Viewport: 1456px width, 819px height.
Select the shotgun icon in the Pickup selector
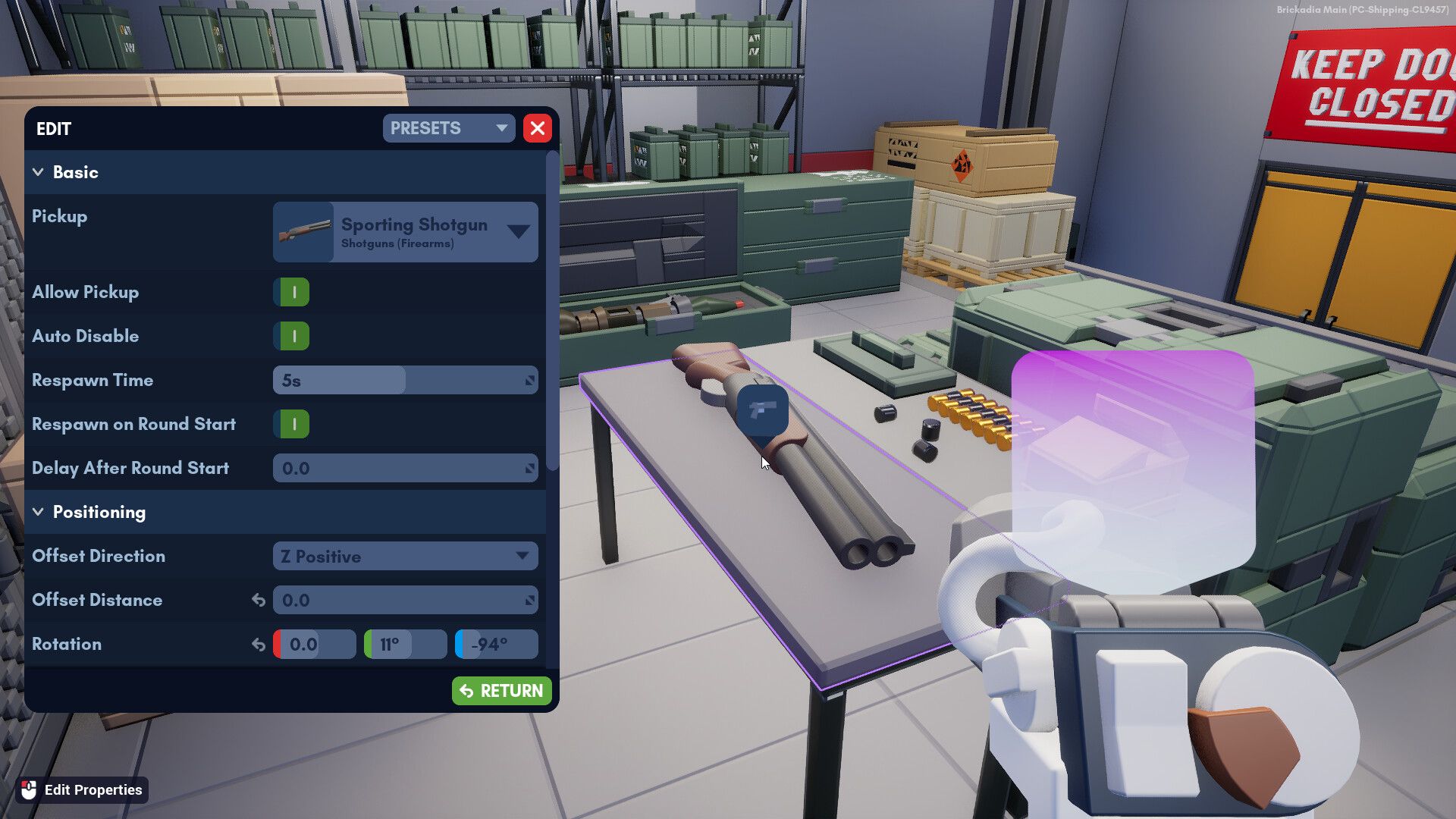pyautogui.click(x=303, y=231)
